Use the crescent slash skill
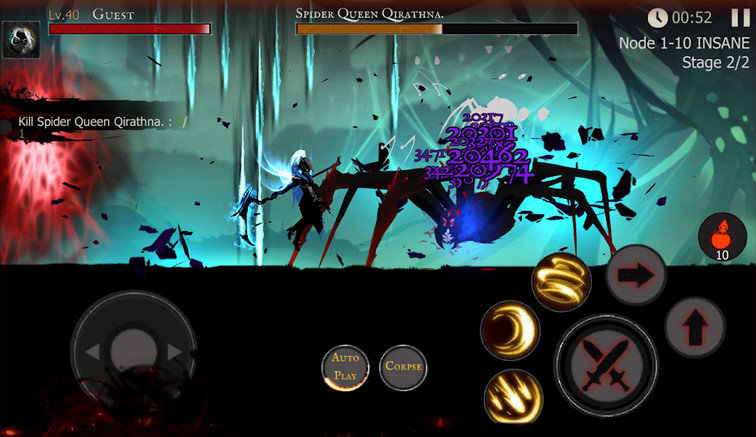The image size is (756, 437). (510, 332)
